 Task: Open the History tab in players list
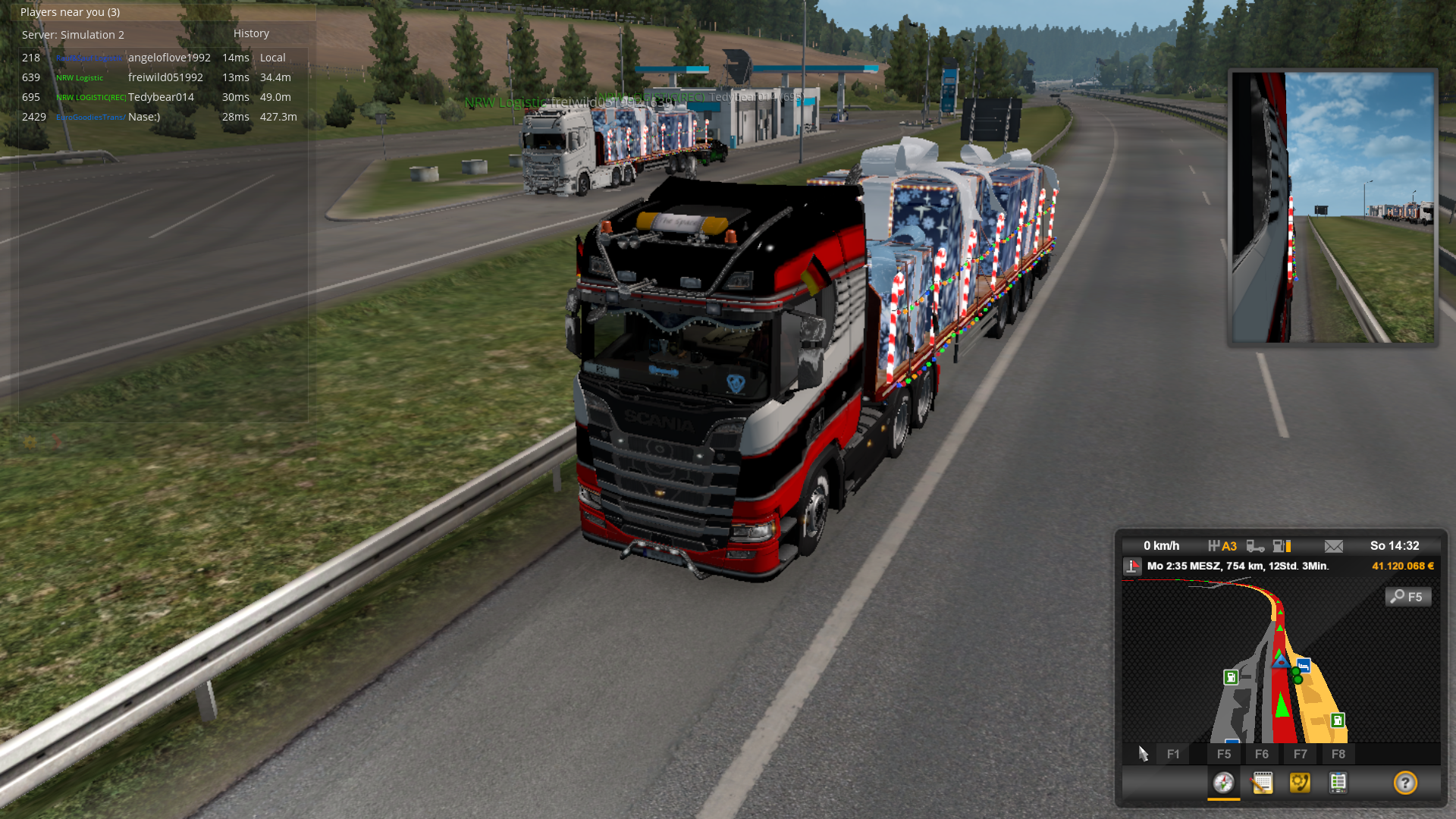click(251, 33)
